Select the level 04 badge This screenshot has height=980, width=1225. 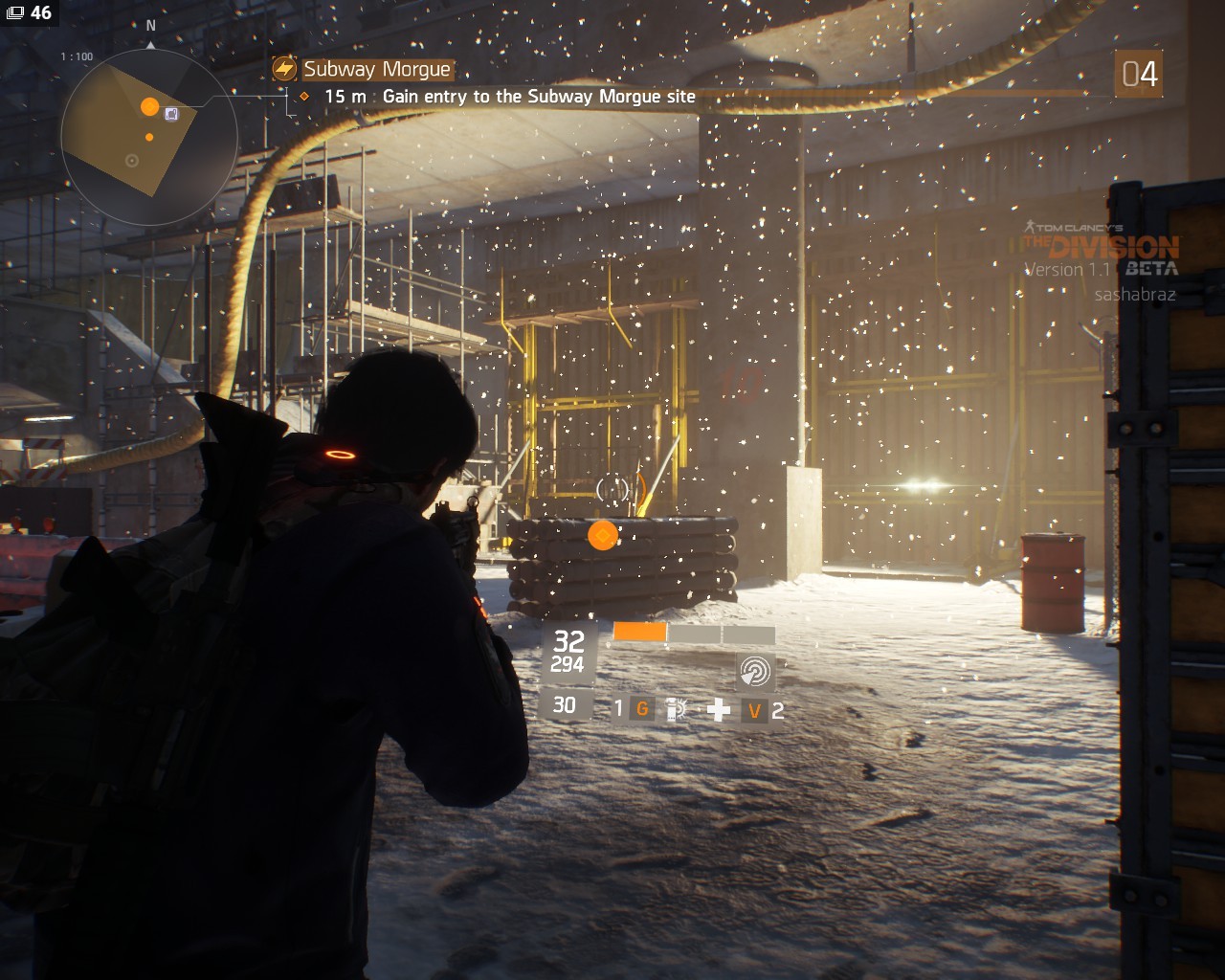point(1139,74)
